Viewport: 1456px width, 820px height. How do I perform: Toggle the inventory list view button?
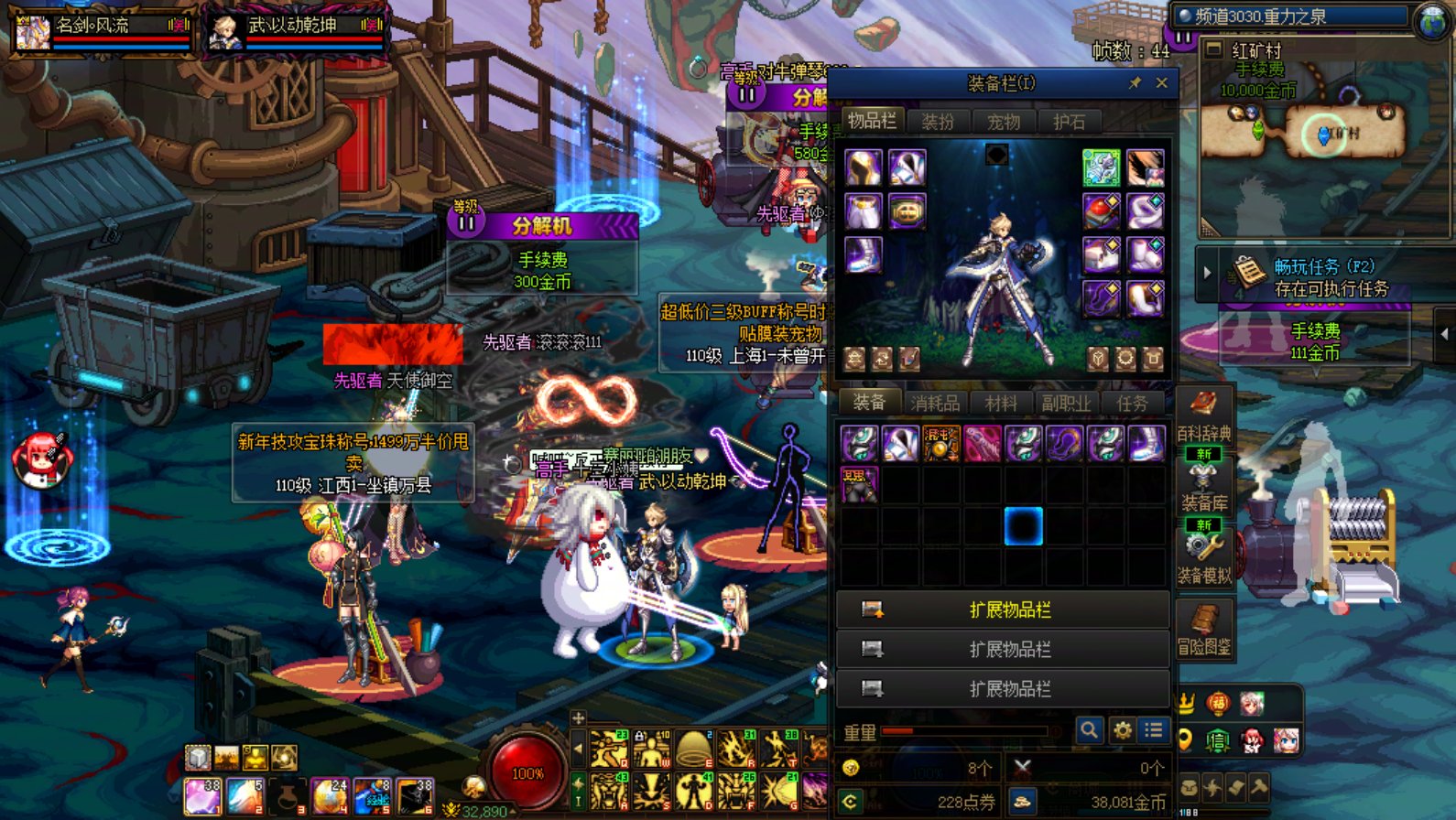1154,730
